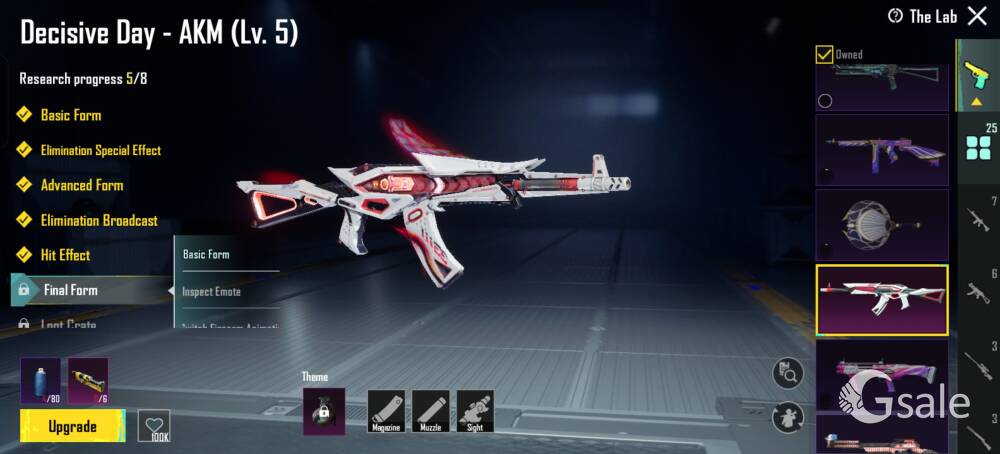Pick Basic Form in the submenu

pyautogui.click(x=206, y=254)
